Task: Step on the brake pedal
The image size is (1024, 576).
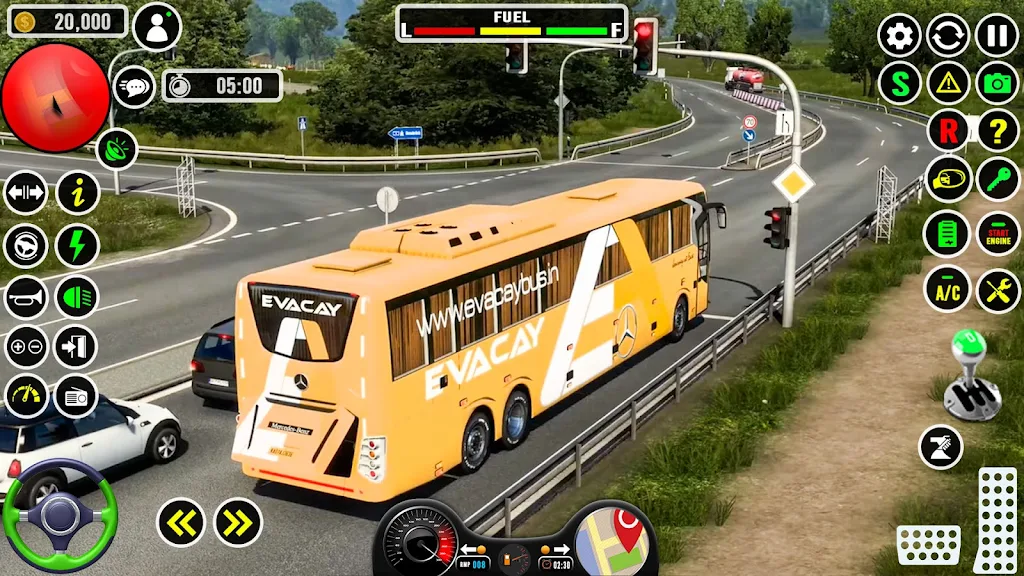Action: [x=928, y=545]
